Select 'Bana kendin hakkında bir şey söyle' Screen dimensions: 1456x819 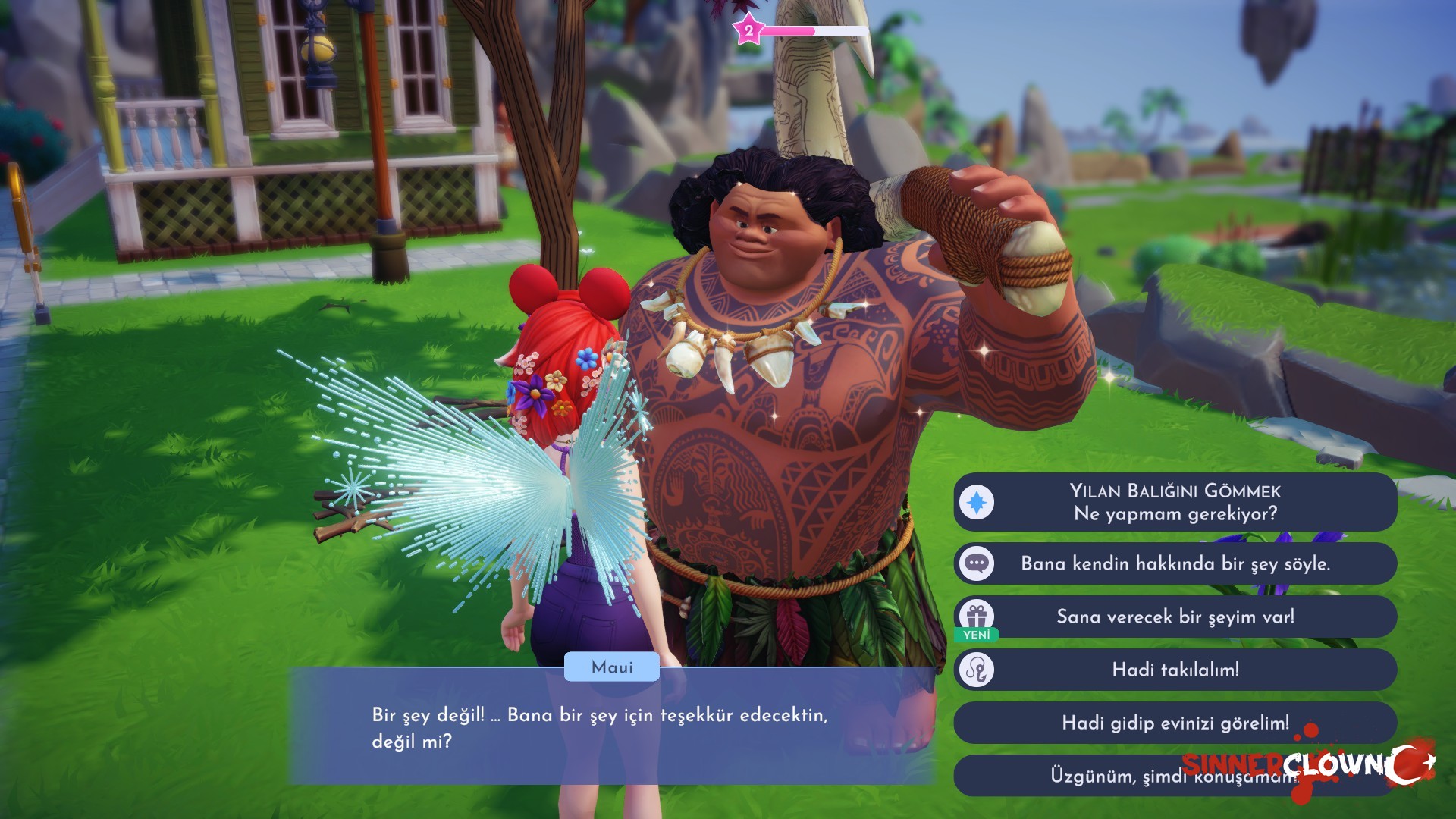coord(1175,563)
